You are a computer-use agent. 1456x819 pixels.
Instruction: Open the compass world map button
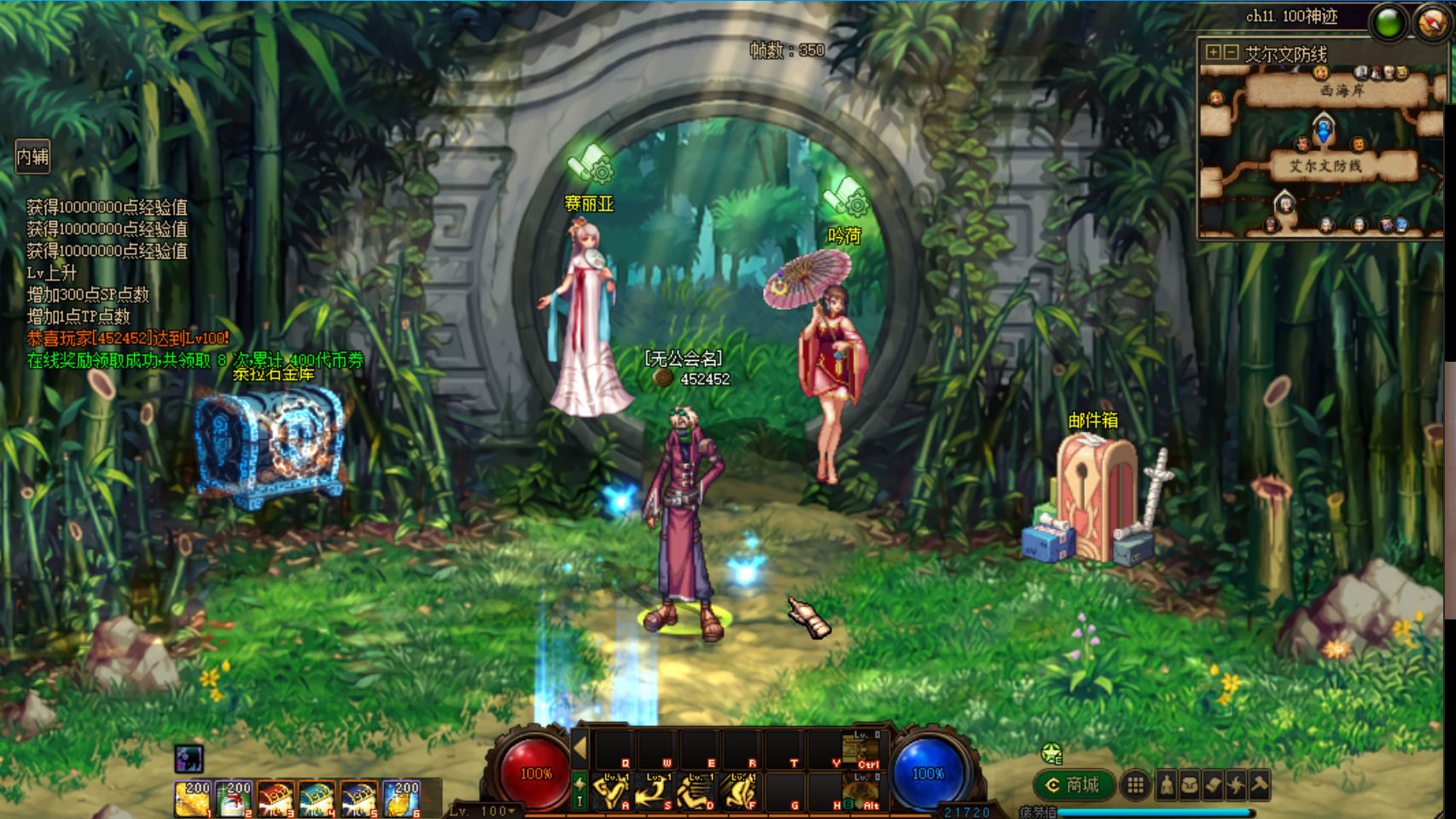click(x=1431, y=22)
